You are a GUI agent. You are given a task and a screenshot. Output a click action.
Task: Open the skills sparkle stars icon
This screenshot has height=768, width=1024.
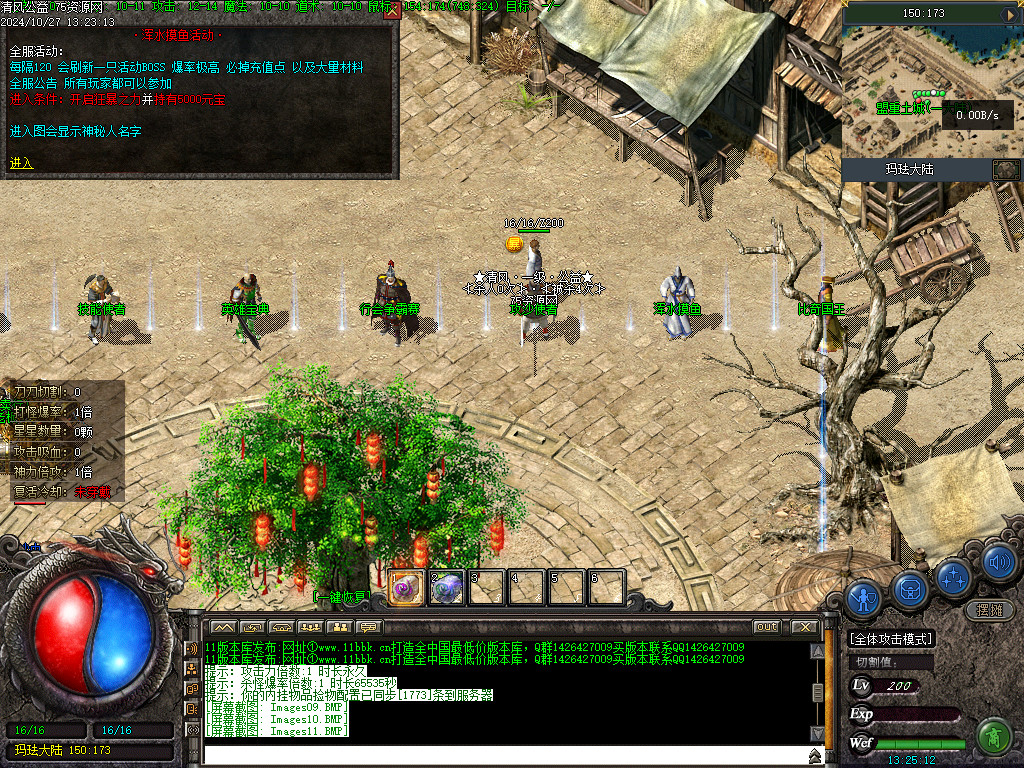pos(954,577)
